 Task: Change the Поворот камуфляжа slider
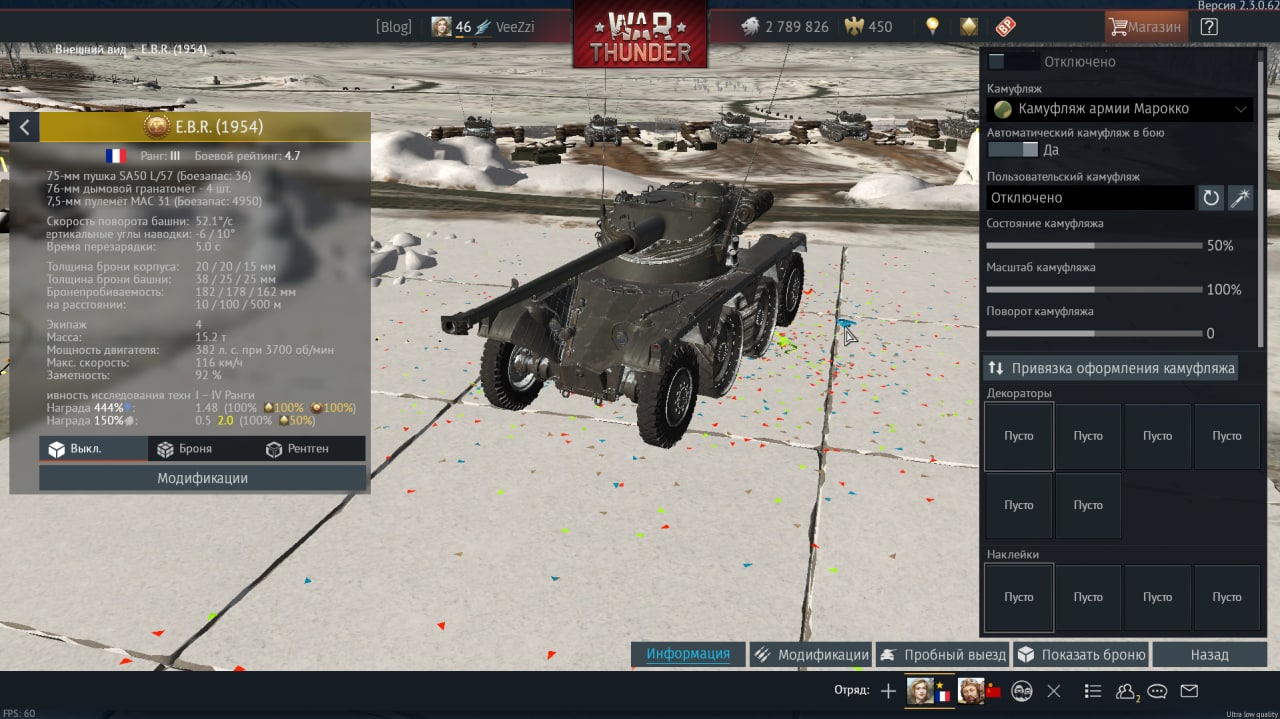tap(1094, 333)
